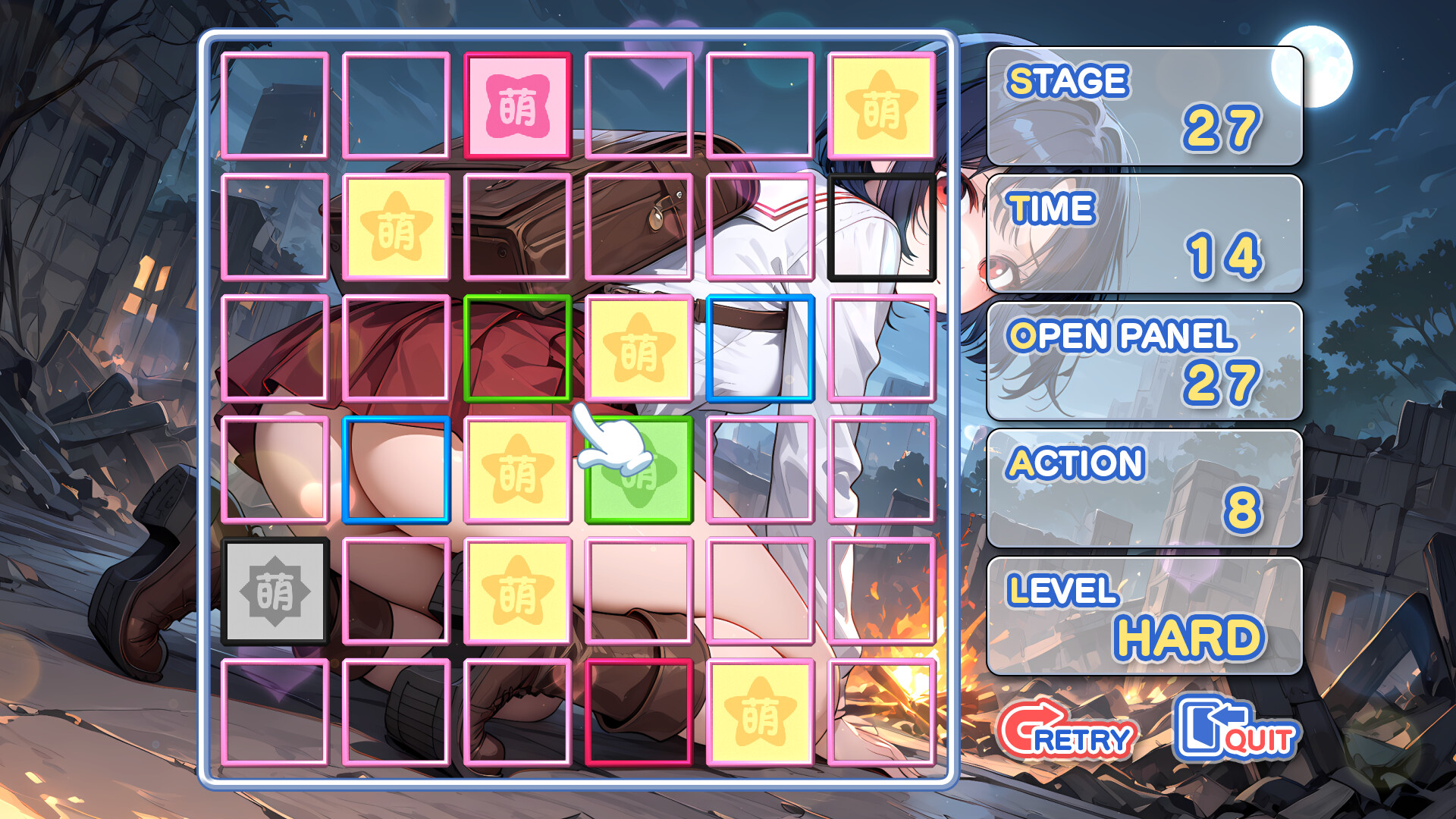Screen dimensions: 1456x819
Task: Select the green revealed 萌 tile under the cursor
Action: [x=641, y=474]
